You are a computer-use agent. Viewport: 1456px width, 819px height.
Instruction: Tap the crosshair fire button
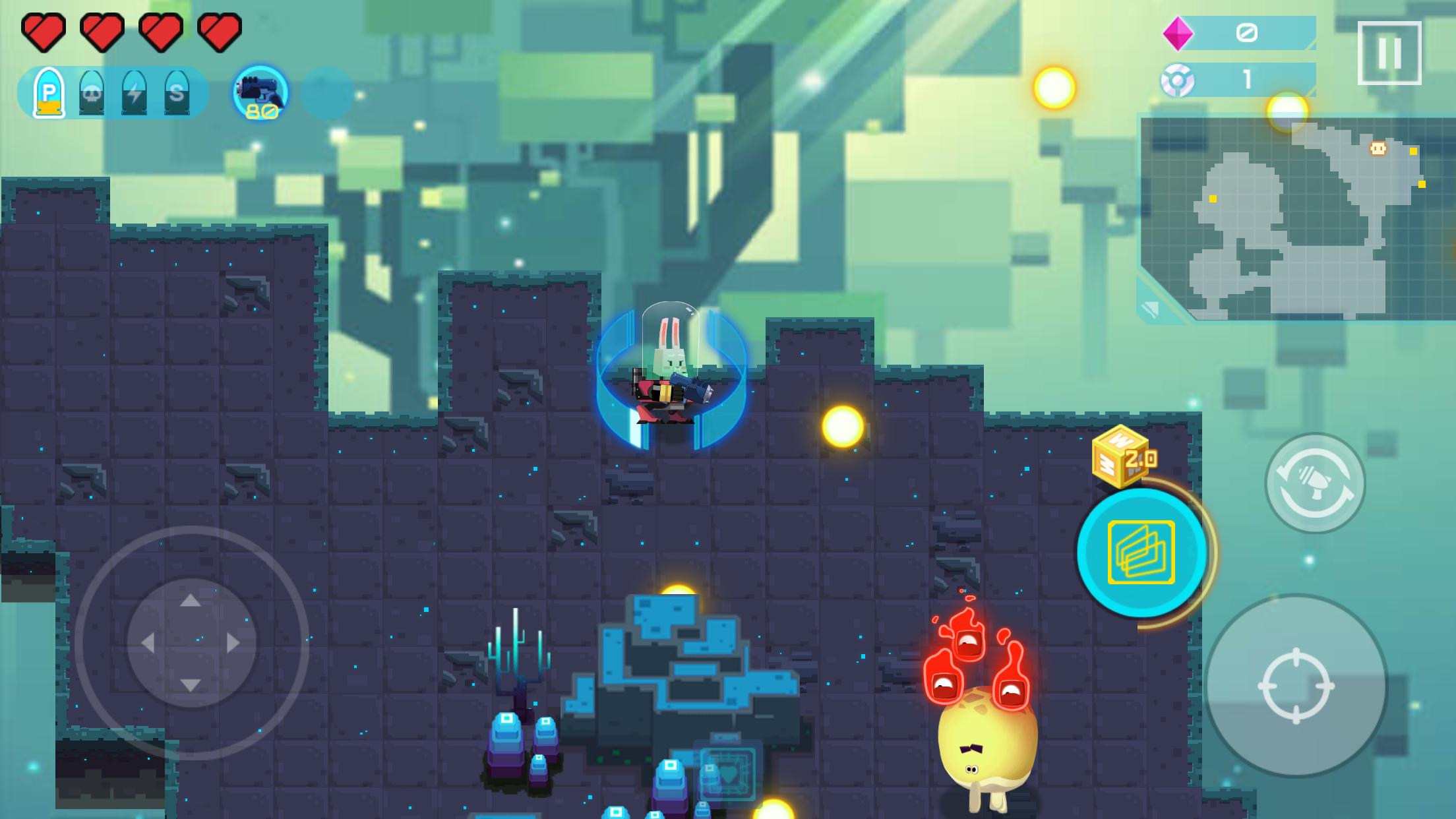click(x=1296, y=686)
